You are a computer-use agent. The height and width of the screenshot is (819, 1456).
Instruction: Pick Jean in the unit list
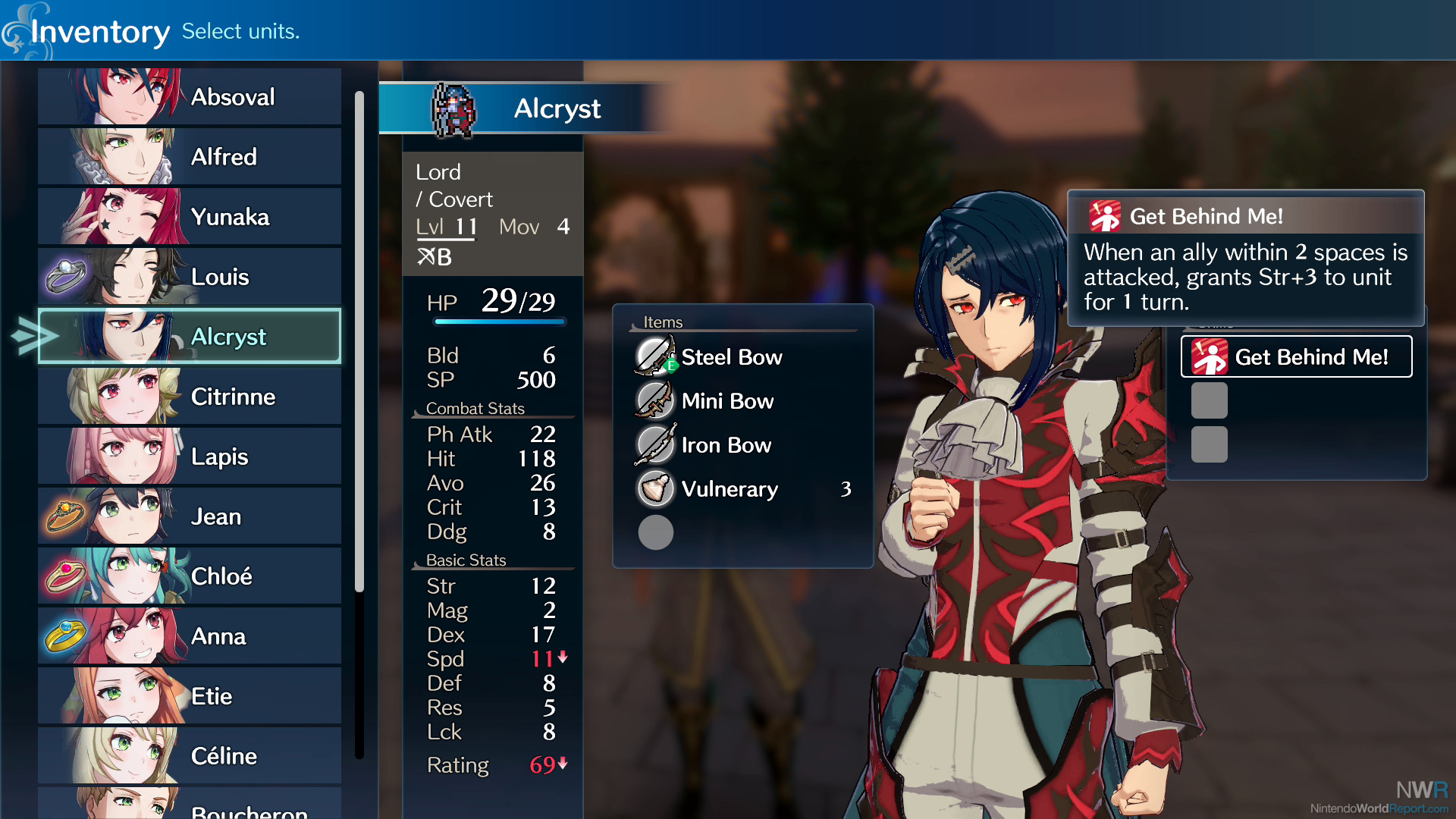point(190,516)
